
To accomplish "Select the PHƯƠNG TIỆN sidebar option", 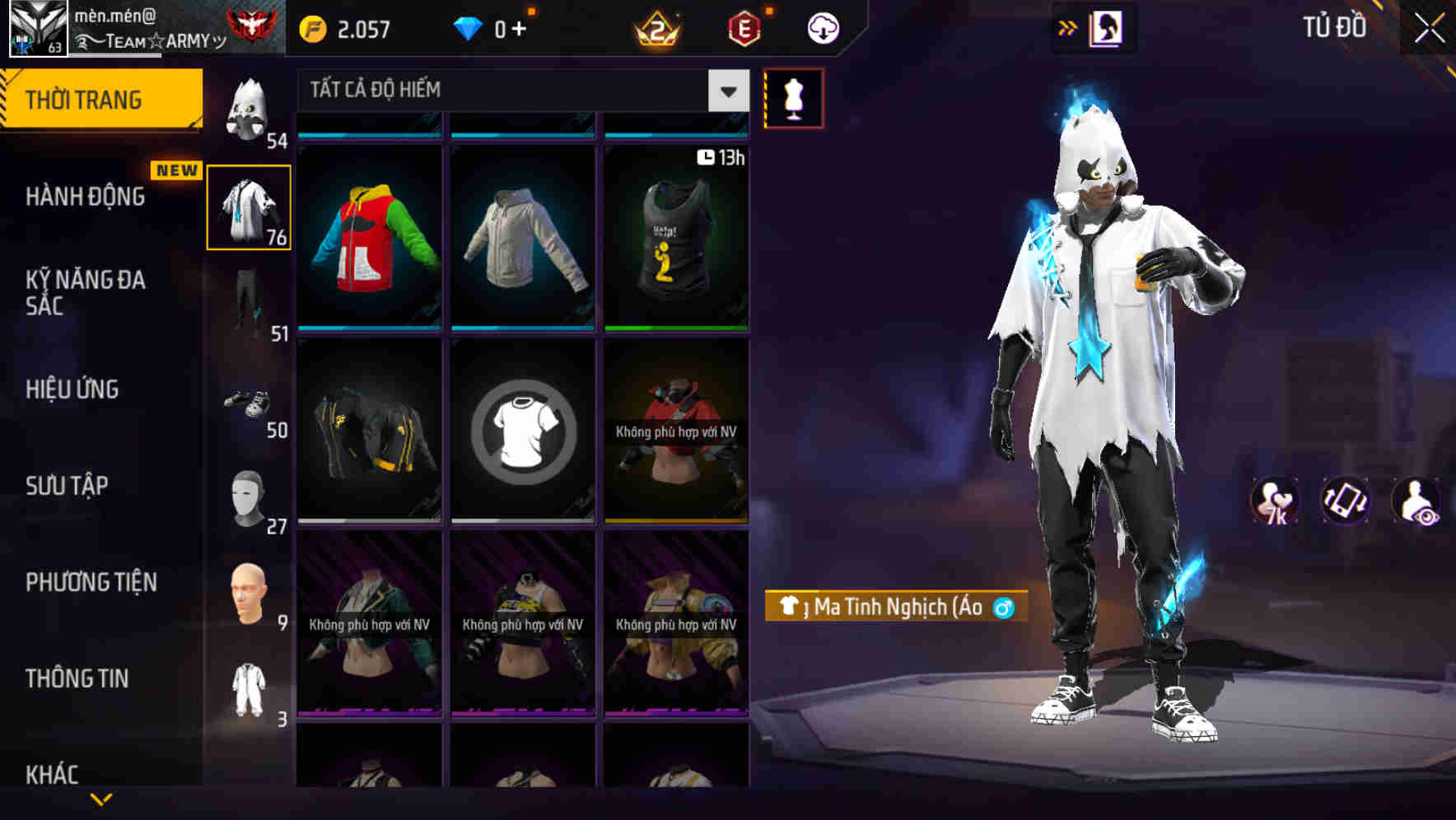I will [x=91, y=582].
